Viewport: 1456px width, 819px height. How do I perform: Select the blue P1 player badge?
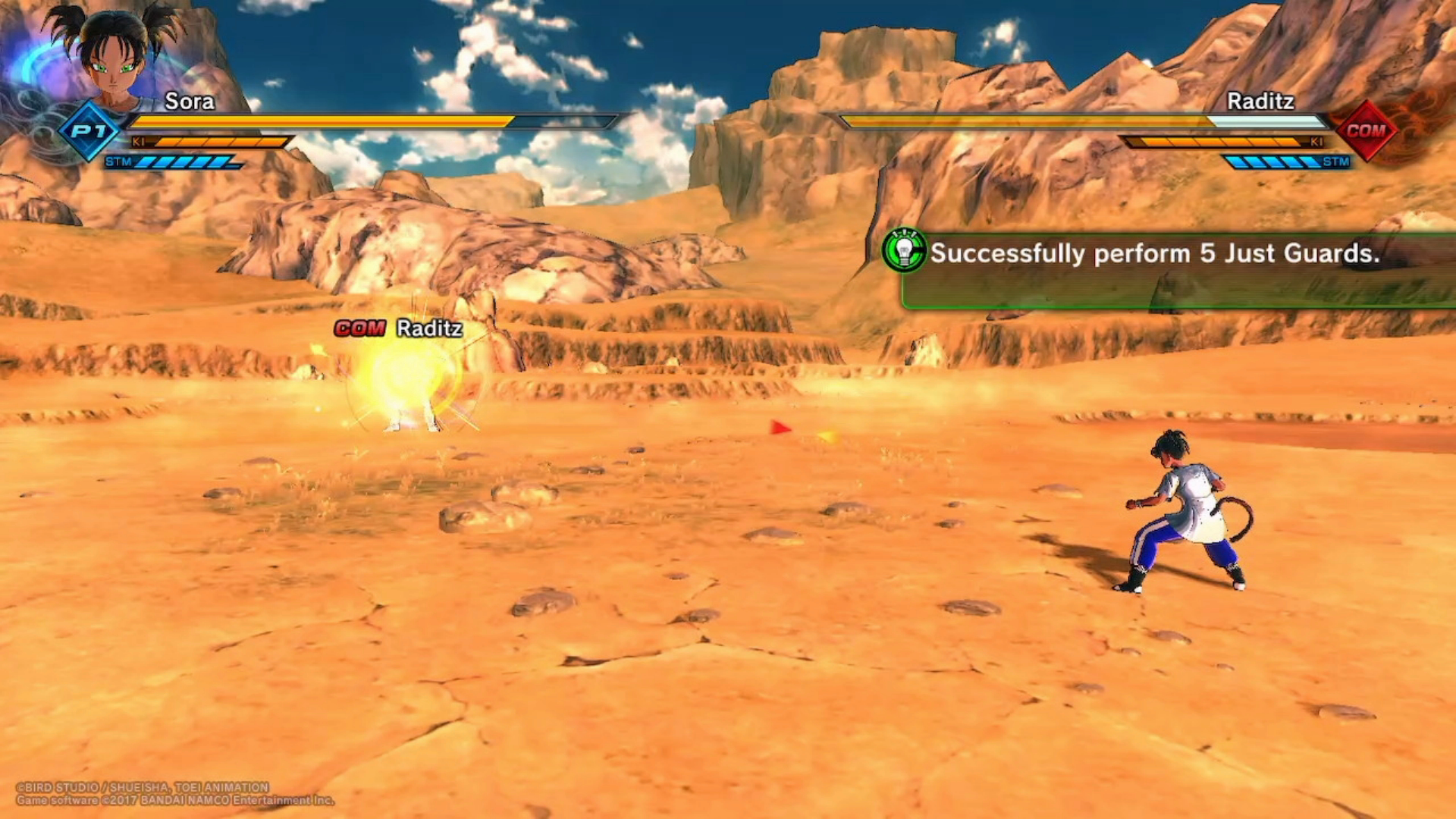(x=89, y=130)
